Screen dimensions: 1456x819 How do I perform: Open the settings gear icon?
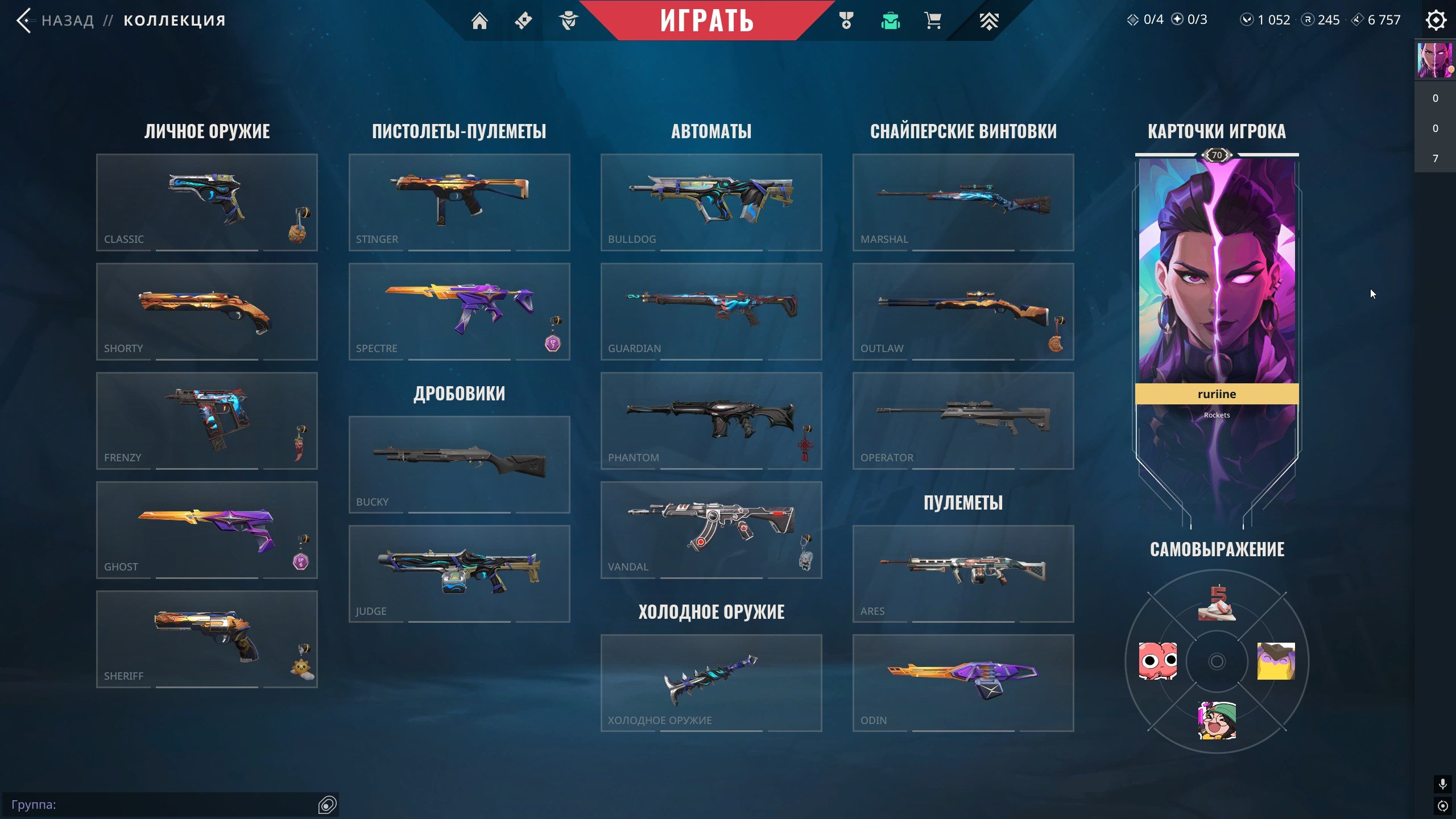(x=1436, y=19)
